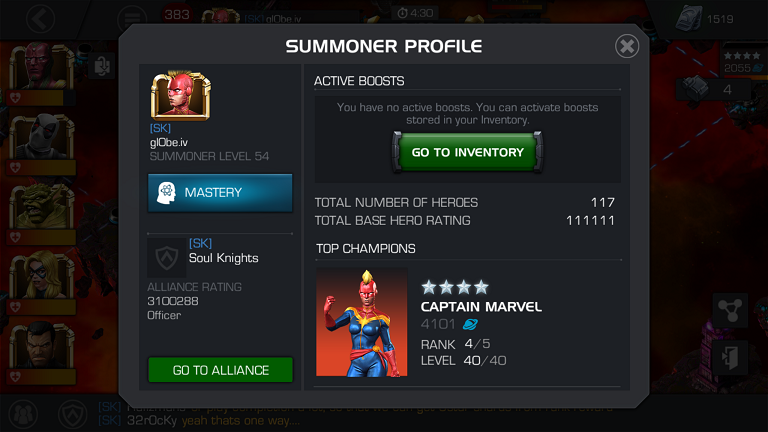
Task: Open the alliance via Go To Alliance
Action: click(220, 370)
